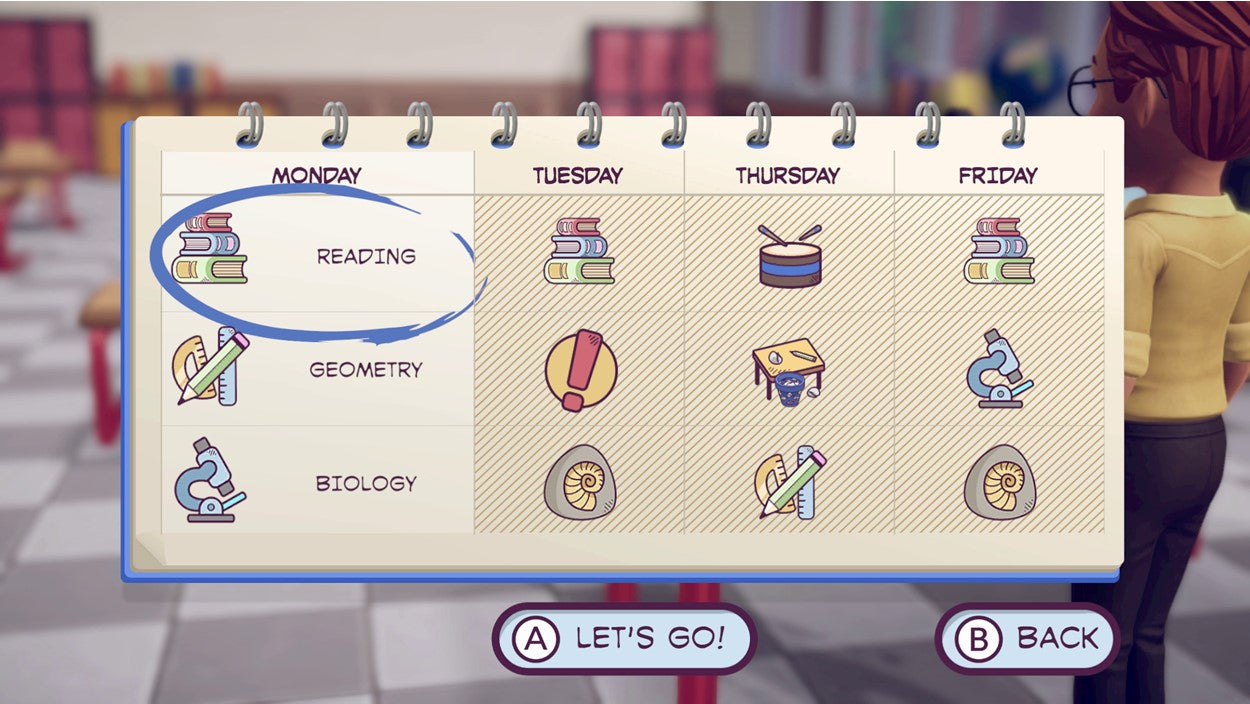Screen dimensions: 1250x704
Task: Select Thursday's pencil and ruler icon
Action: (789, 482)
